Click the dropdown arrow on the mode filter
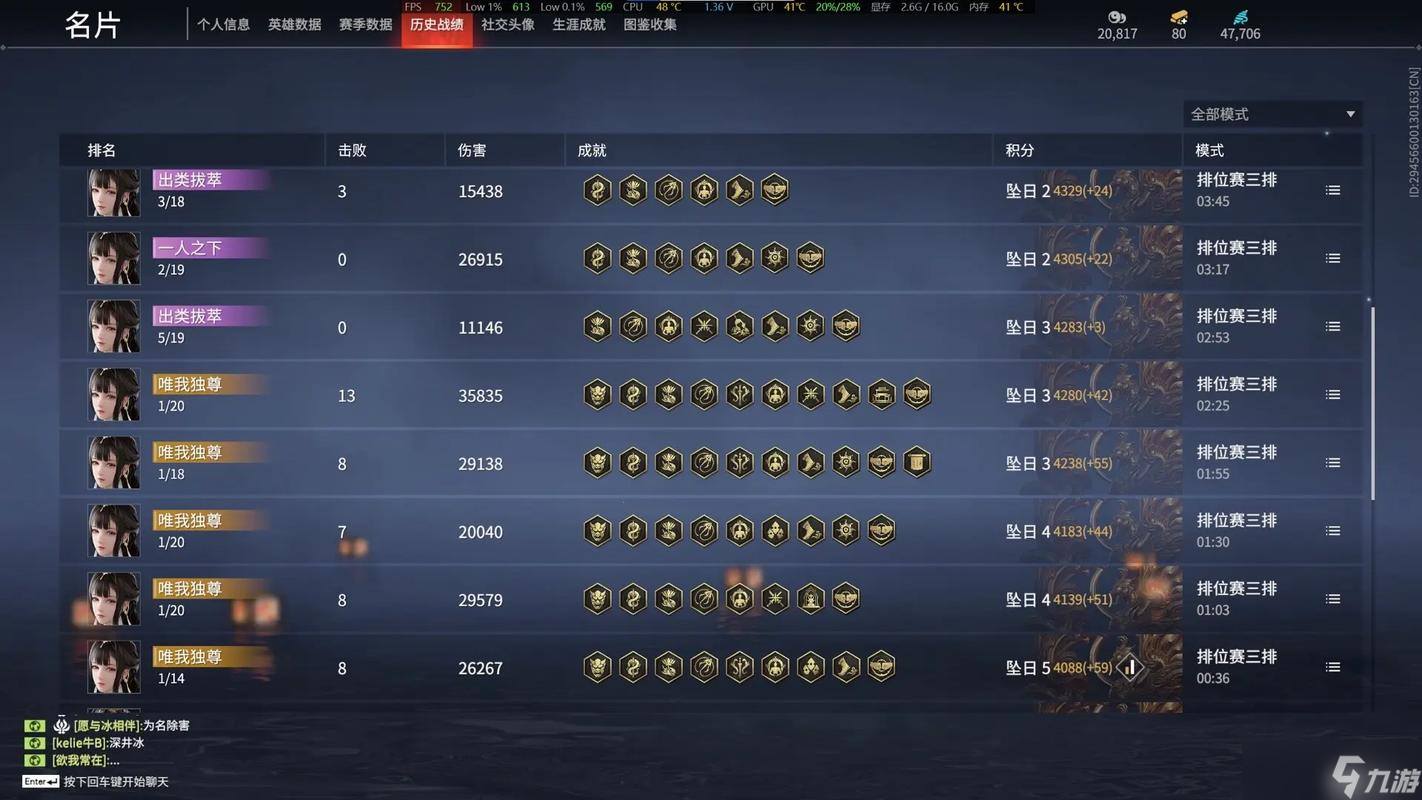 [x=1350, y=114]
